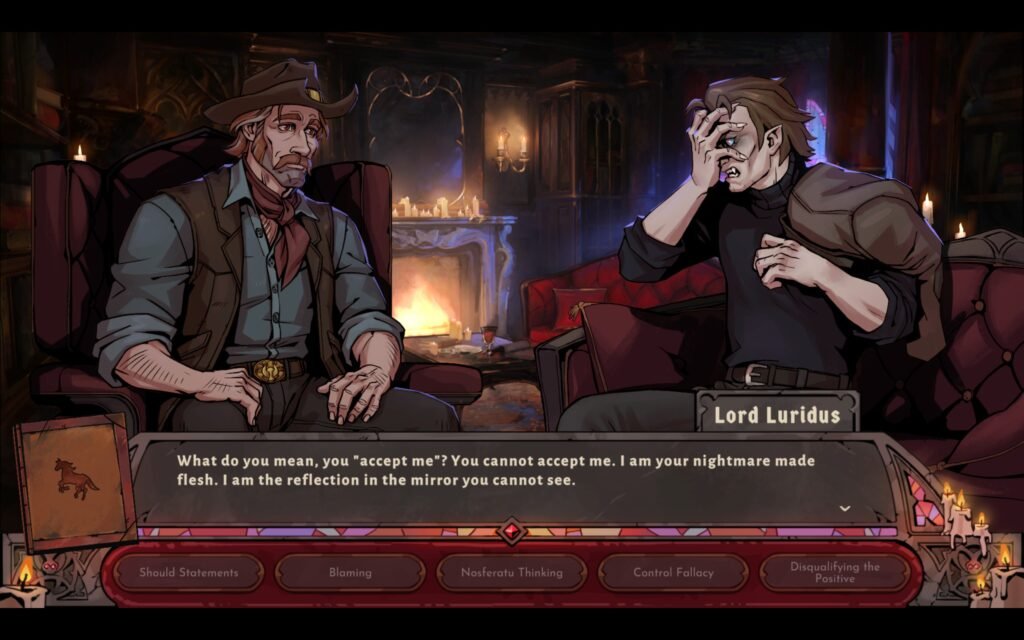1024x640 pixels.
Task: Advance dialogue with the small down arrow
Action: 845,508
